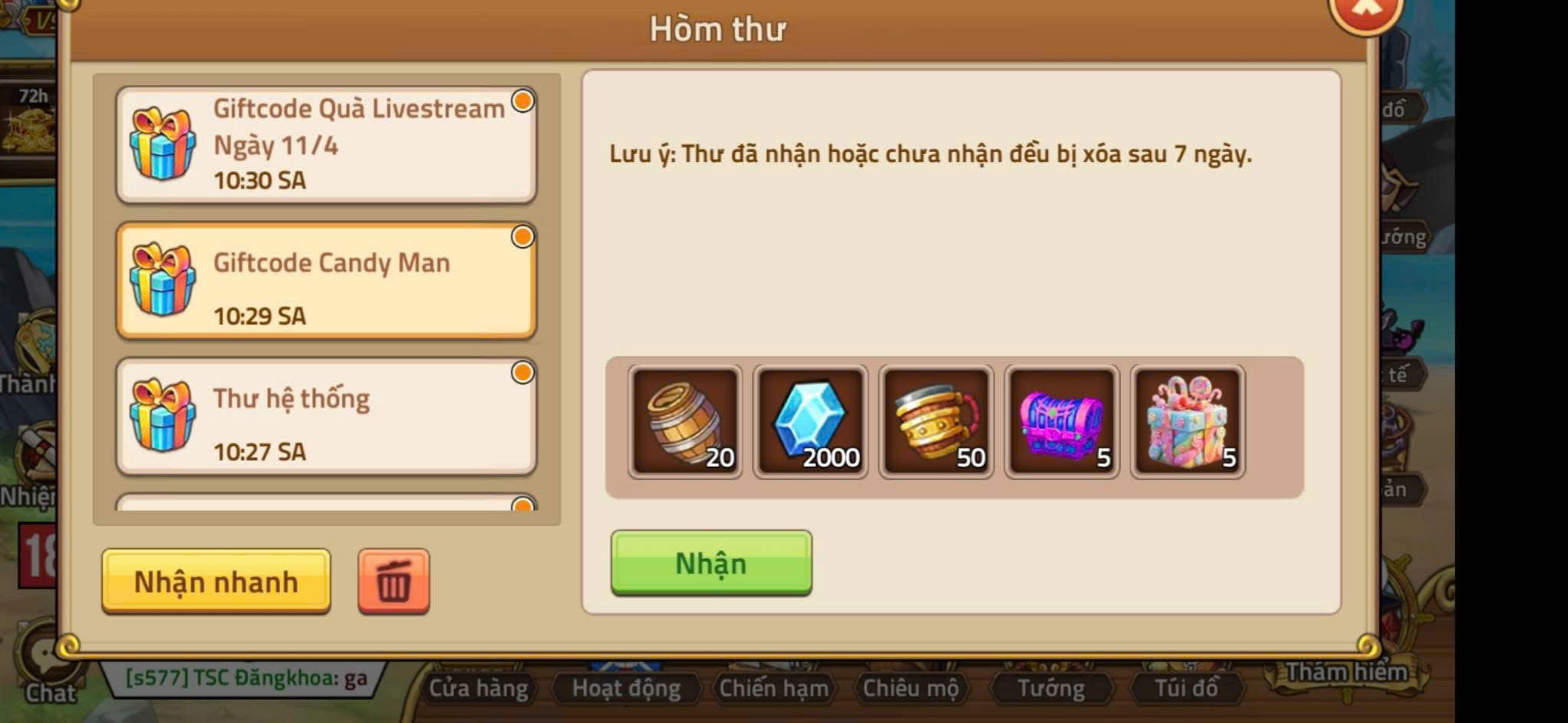
Task: Select the golden cup reward icon
Action: pyautogui.click(x=937, y=422)
